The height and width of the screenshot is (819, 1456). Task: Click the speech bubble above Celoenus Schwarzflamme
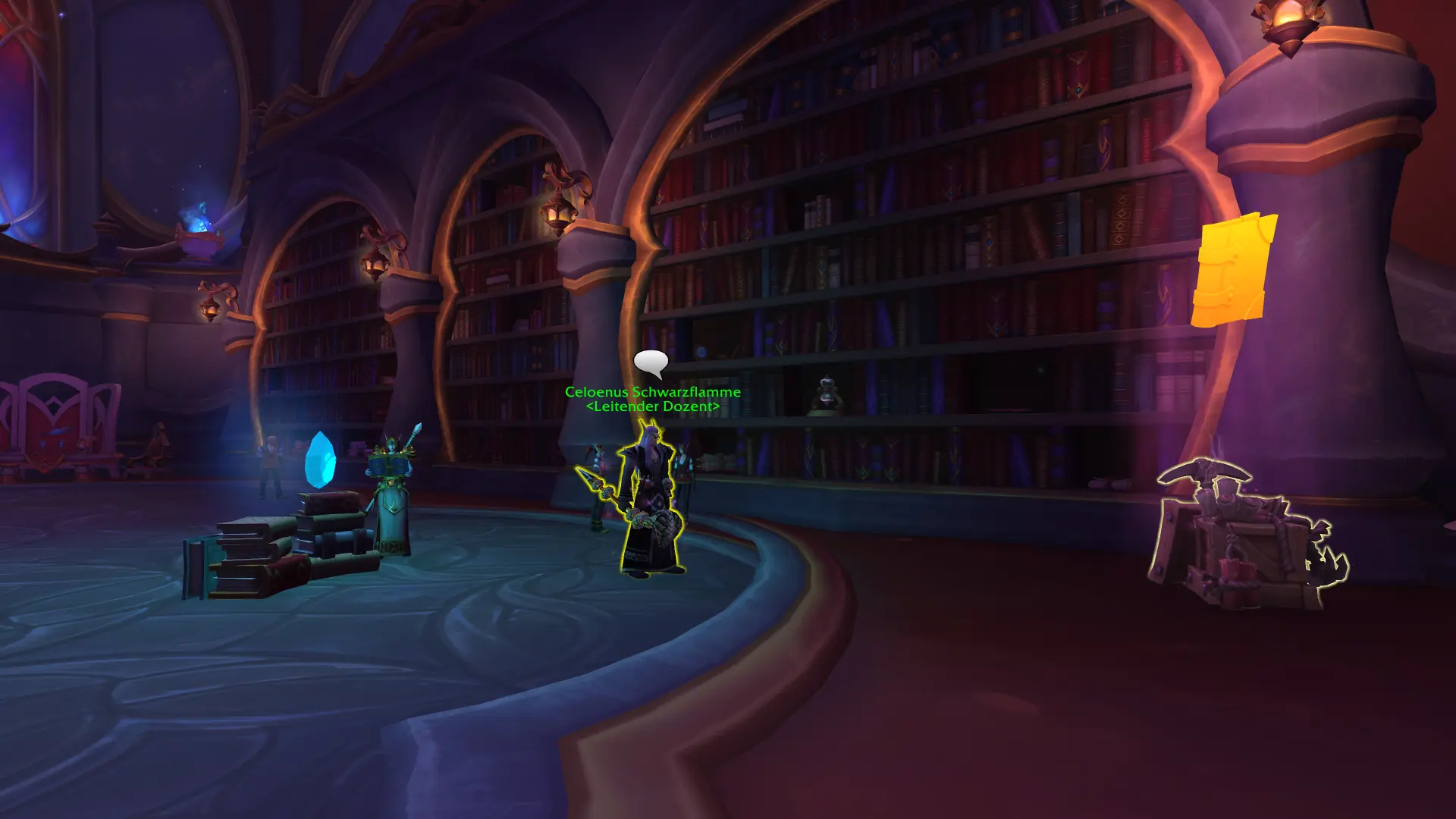[651, 363]
